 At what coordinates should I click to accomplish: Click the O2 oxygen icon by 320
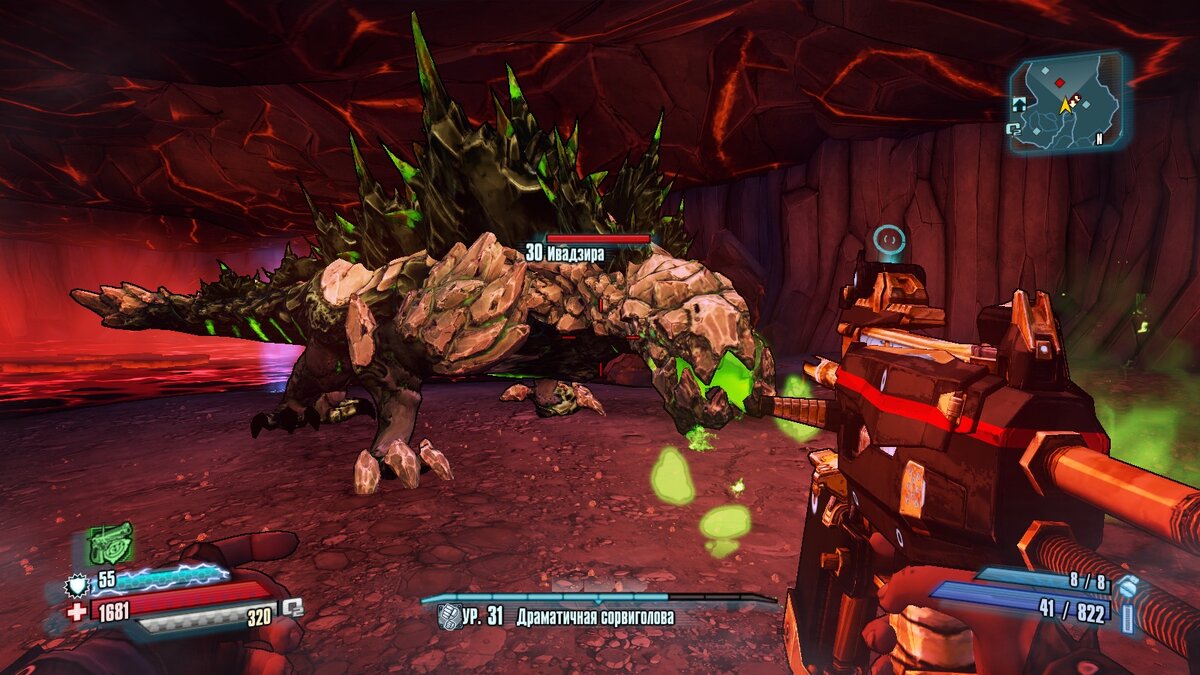click(292, 607)
